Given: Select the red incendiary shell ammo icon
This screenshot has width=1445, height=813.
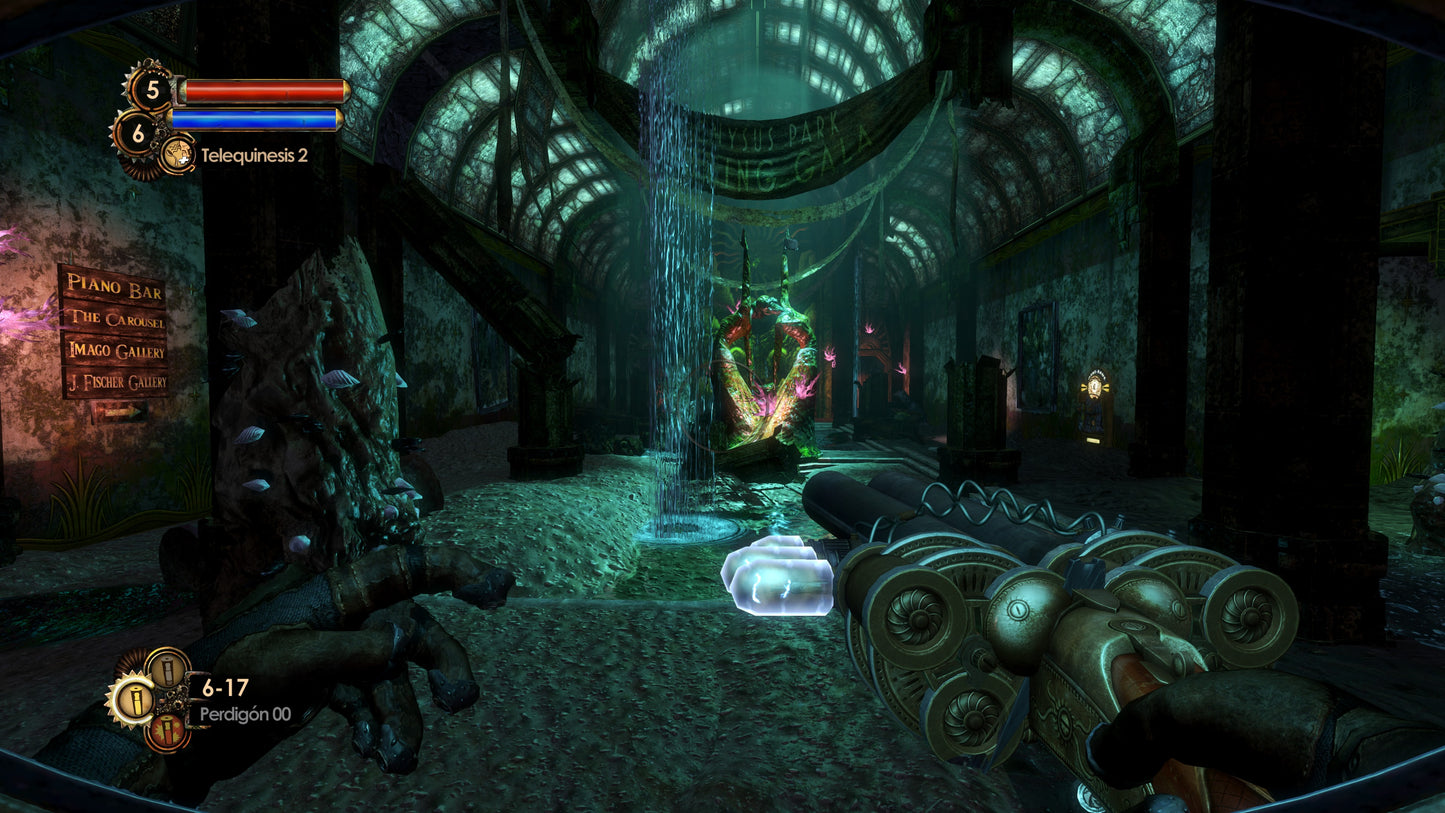Looking at the screenshot, I should point(168,731).
